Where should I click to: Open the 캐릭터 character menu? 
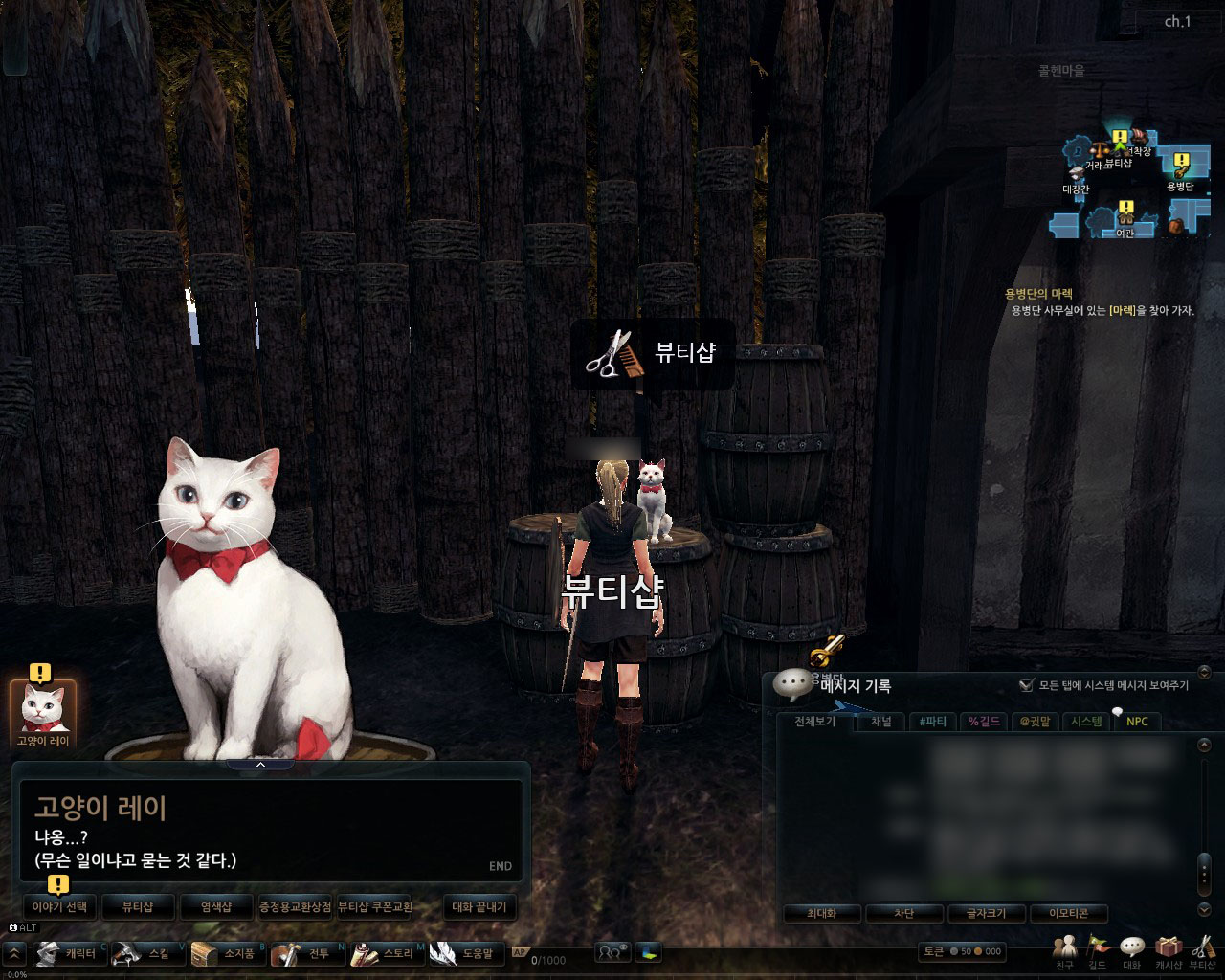click(x=69, y=953)
